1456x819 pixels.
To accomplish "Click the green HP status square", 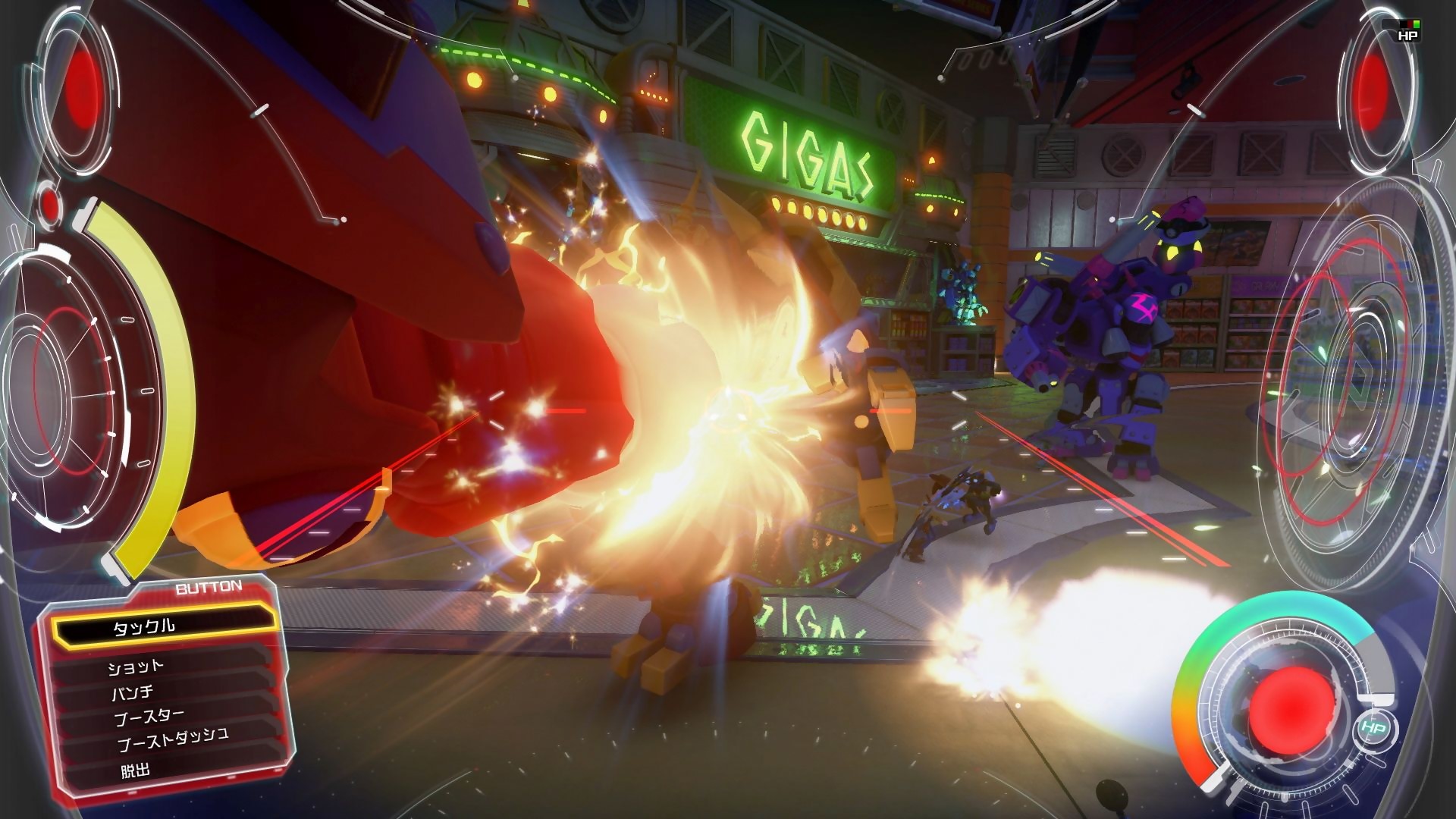I will (x=1415, y=24).
